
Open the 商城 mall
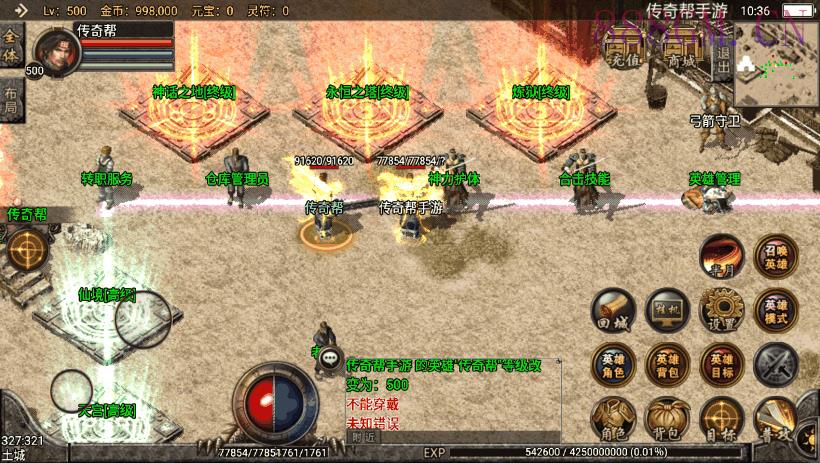click(x=681, y=50)
